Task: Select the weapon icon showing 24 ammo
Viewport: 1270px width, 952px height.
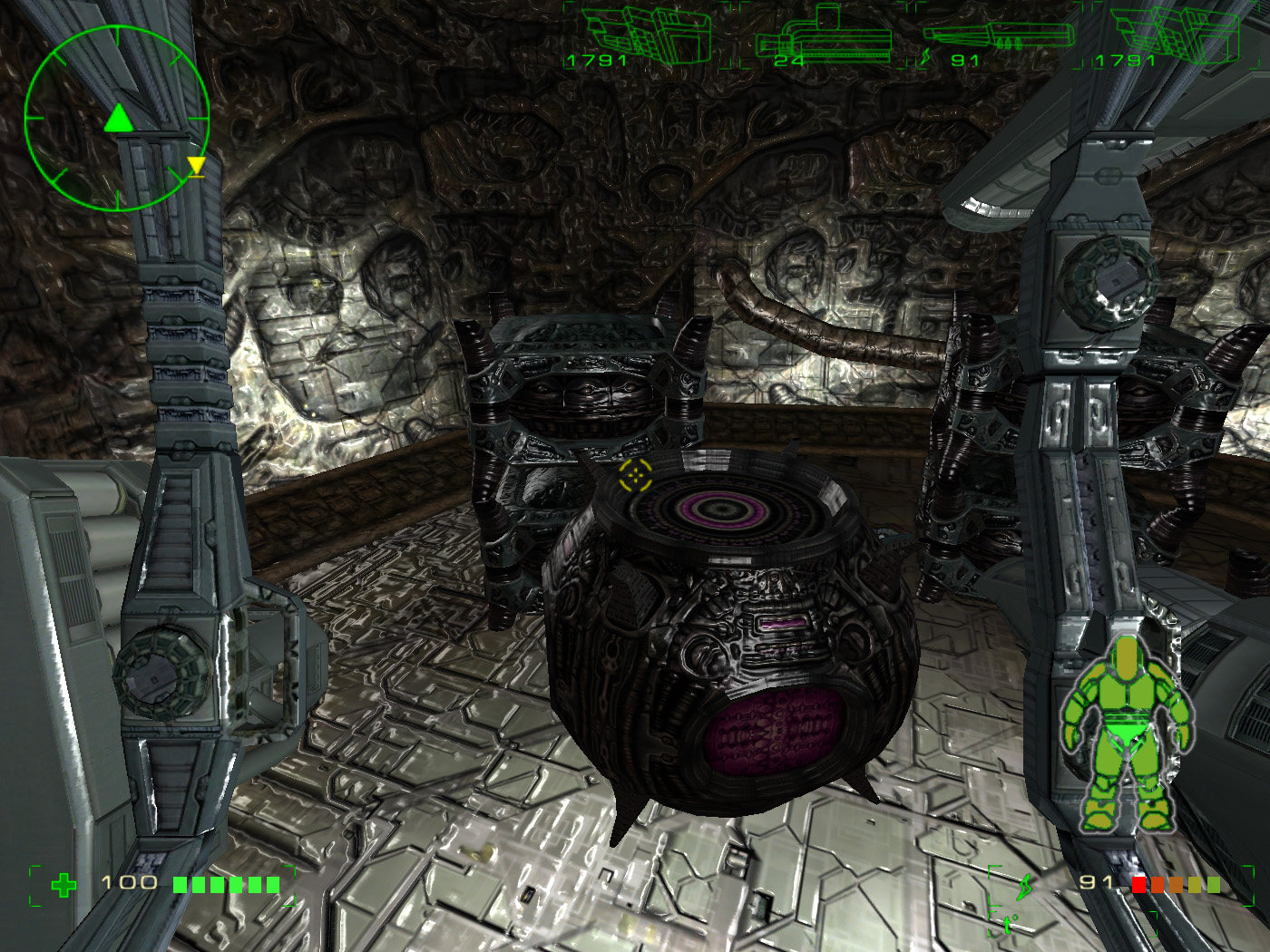Action: coord(824,38)
